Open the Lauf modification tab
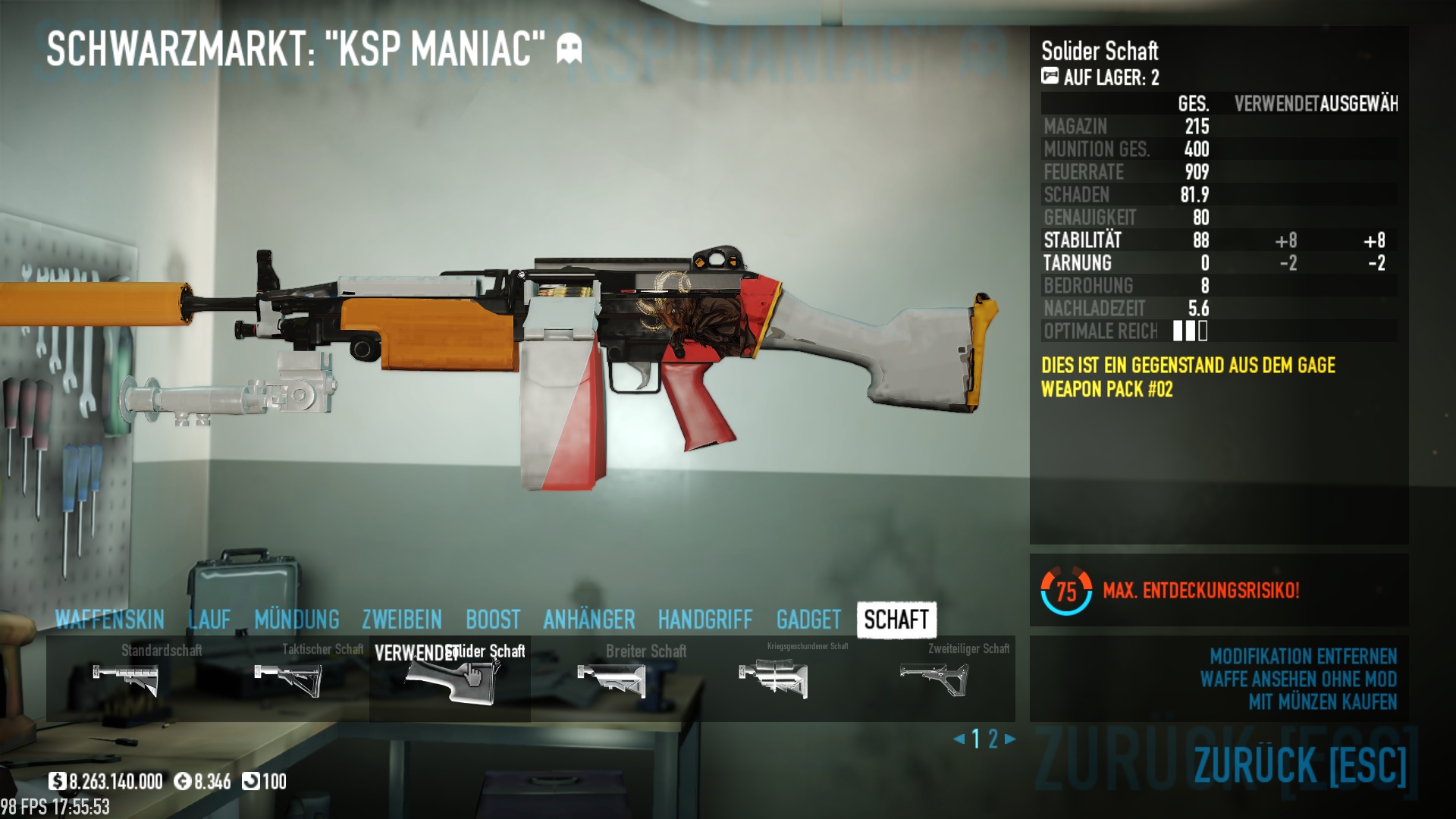The width and height of the screenshot is (1456, 819). point(209,620)
